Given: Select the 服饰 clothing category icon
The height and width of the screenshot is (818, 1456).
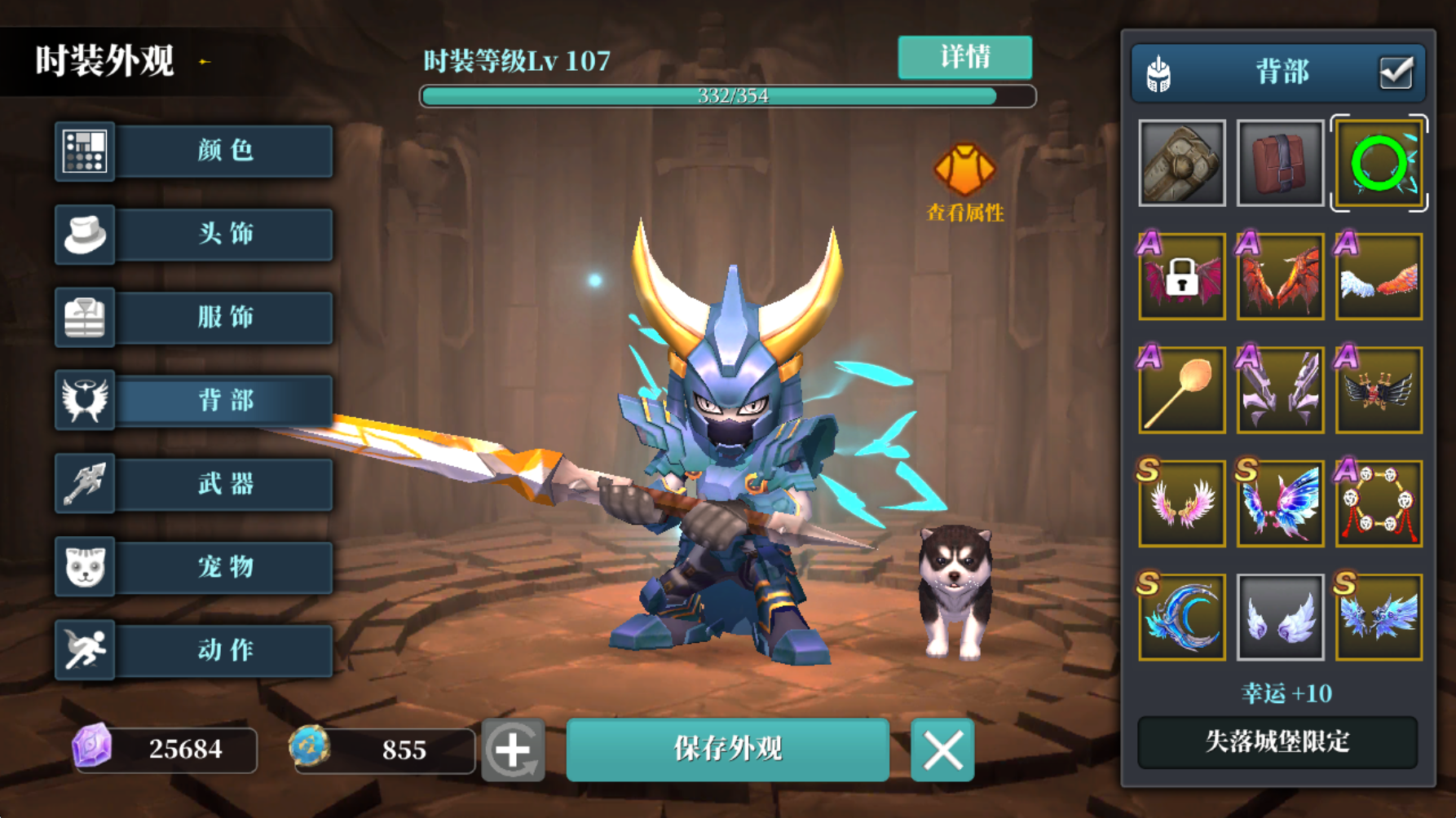Looking at the screenshot, I should 85,318.
